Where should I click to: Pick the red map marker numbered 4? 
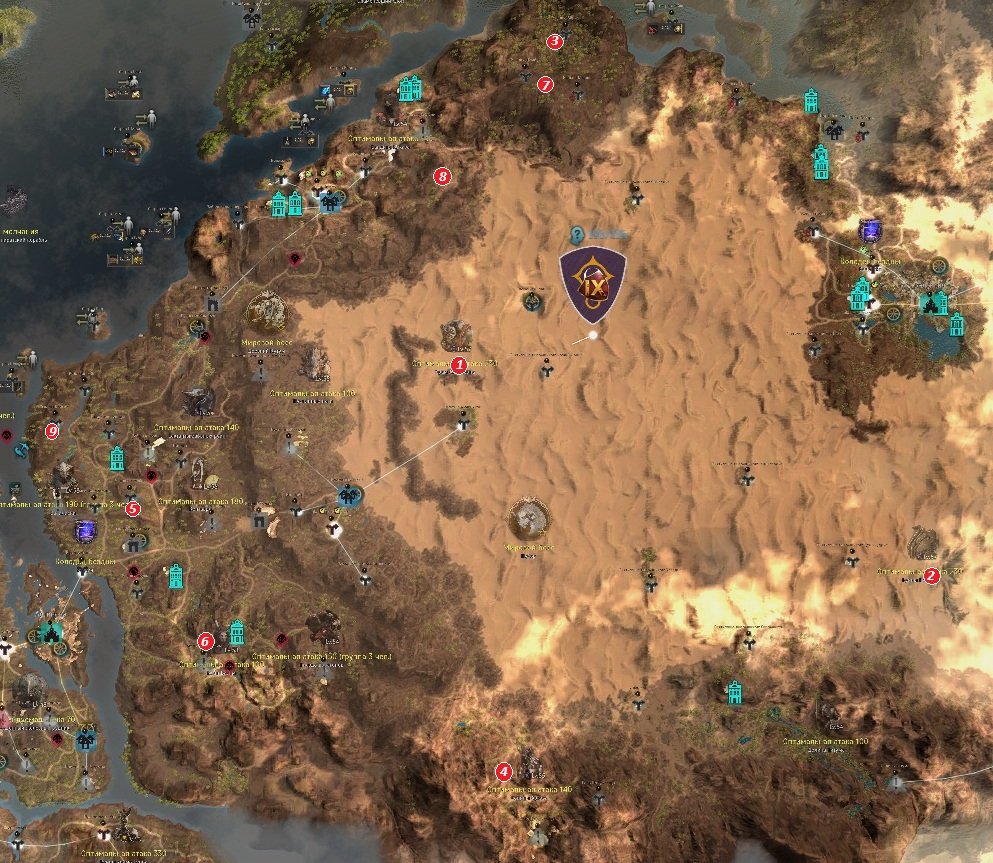[x=504, y=771]
